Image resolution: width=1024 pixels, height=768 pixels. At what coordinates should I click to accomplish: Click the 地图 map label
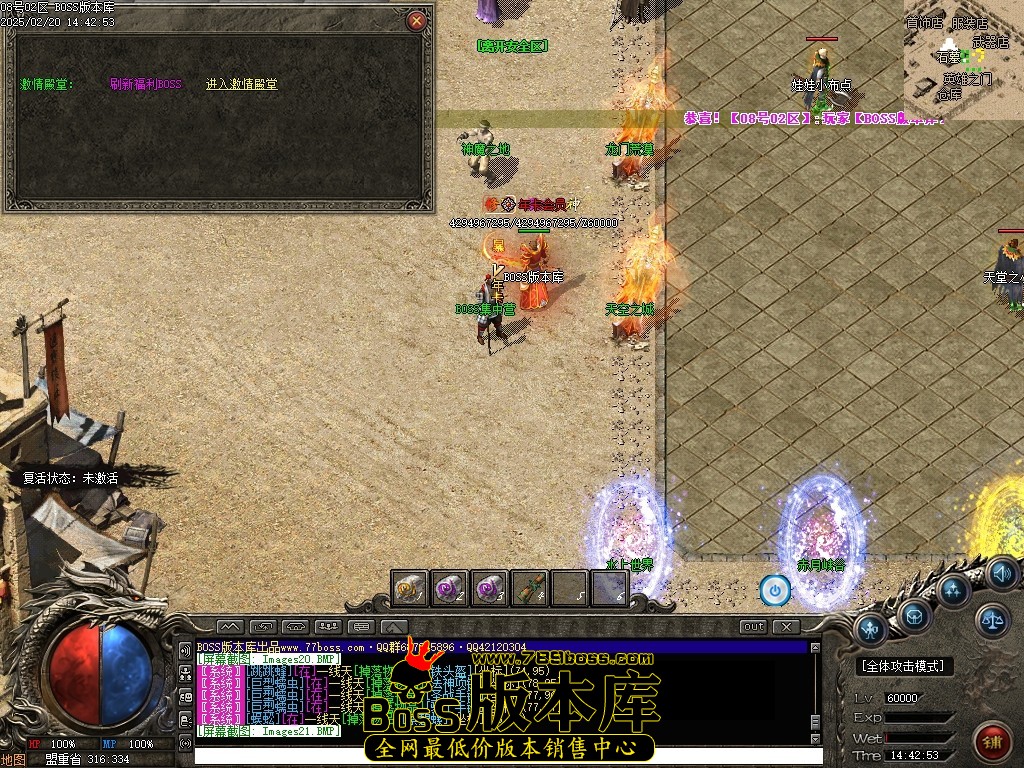click(x=13, y=760)
